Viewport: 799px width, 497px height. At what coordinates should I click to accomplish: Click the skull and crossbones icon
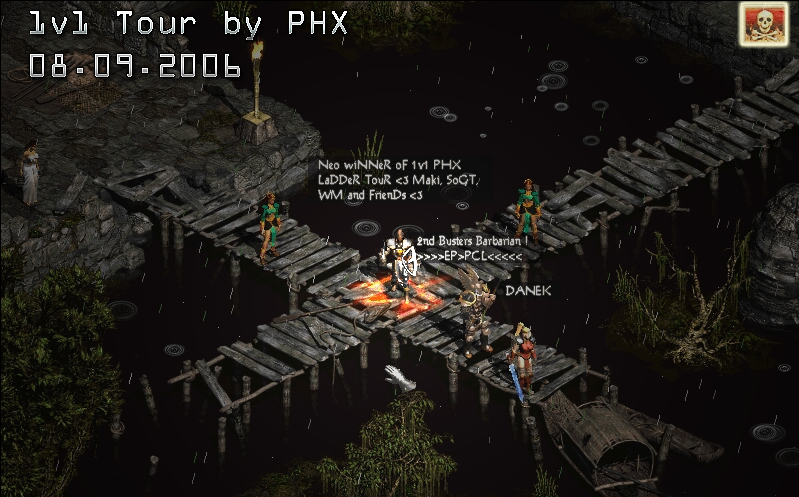click(763, 23)
